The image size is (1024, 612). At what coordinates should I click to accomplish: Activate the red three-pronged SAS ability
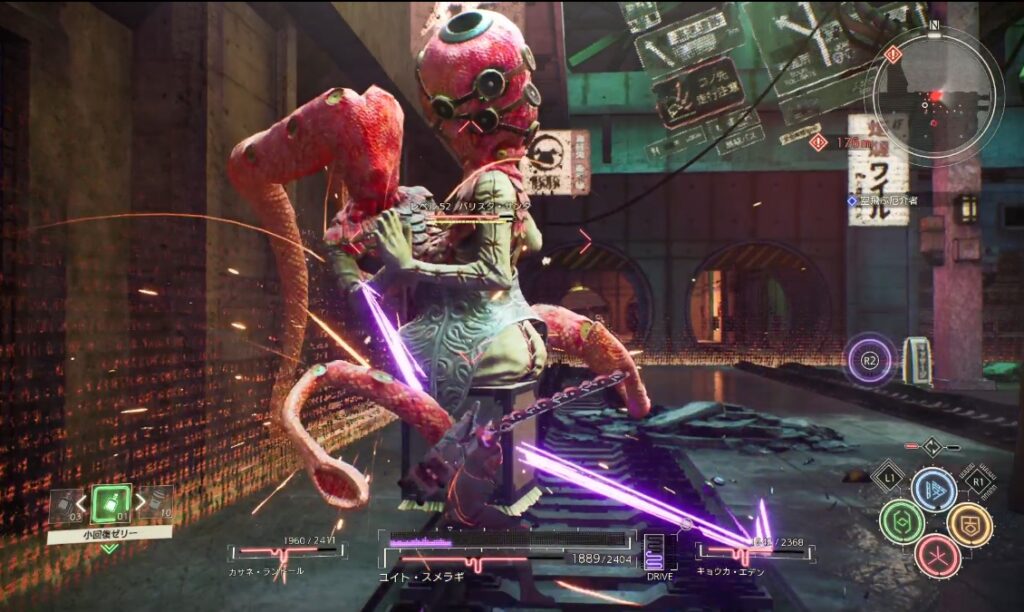[936, 556]
